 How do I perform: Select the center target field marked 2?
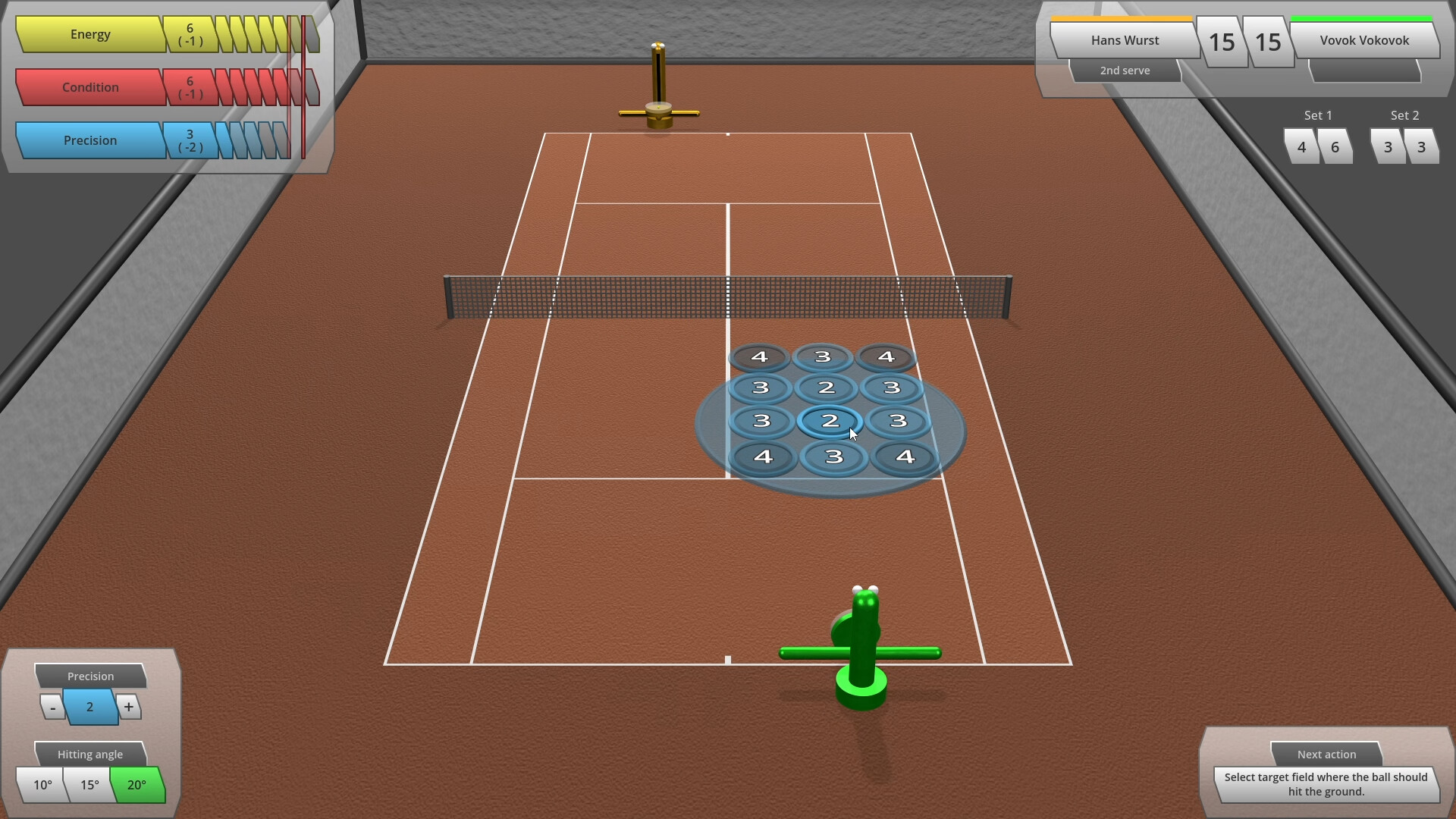[830, 422]
